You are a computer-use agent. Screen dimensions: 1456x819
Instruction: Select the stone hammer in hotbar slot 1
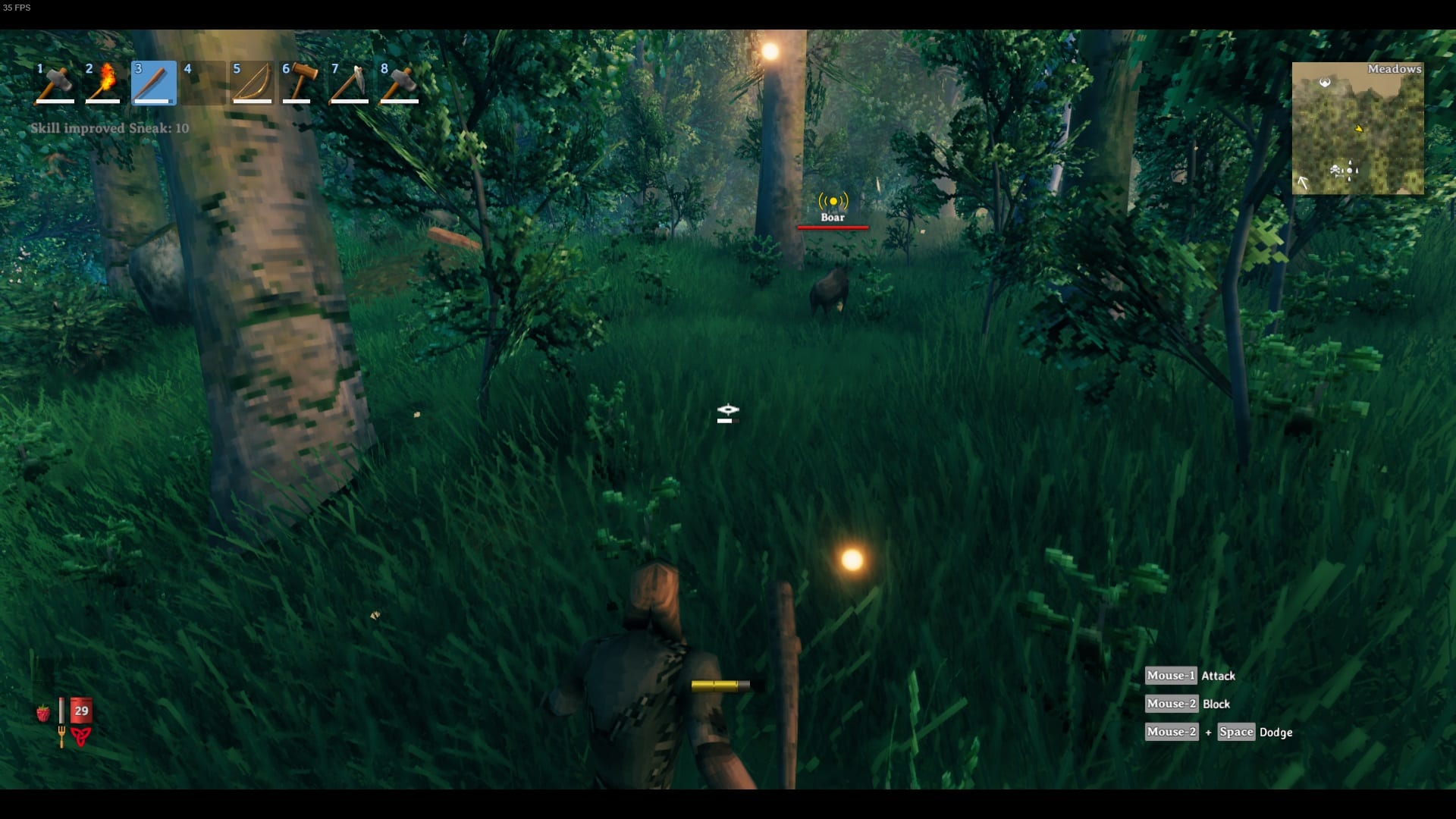pos(53,82)
